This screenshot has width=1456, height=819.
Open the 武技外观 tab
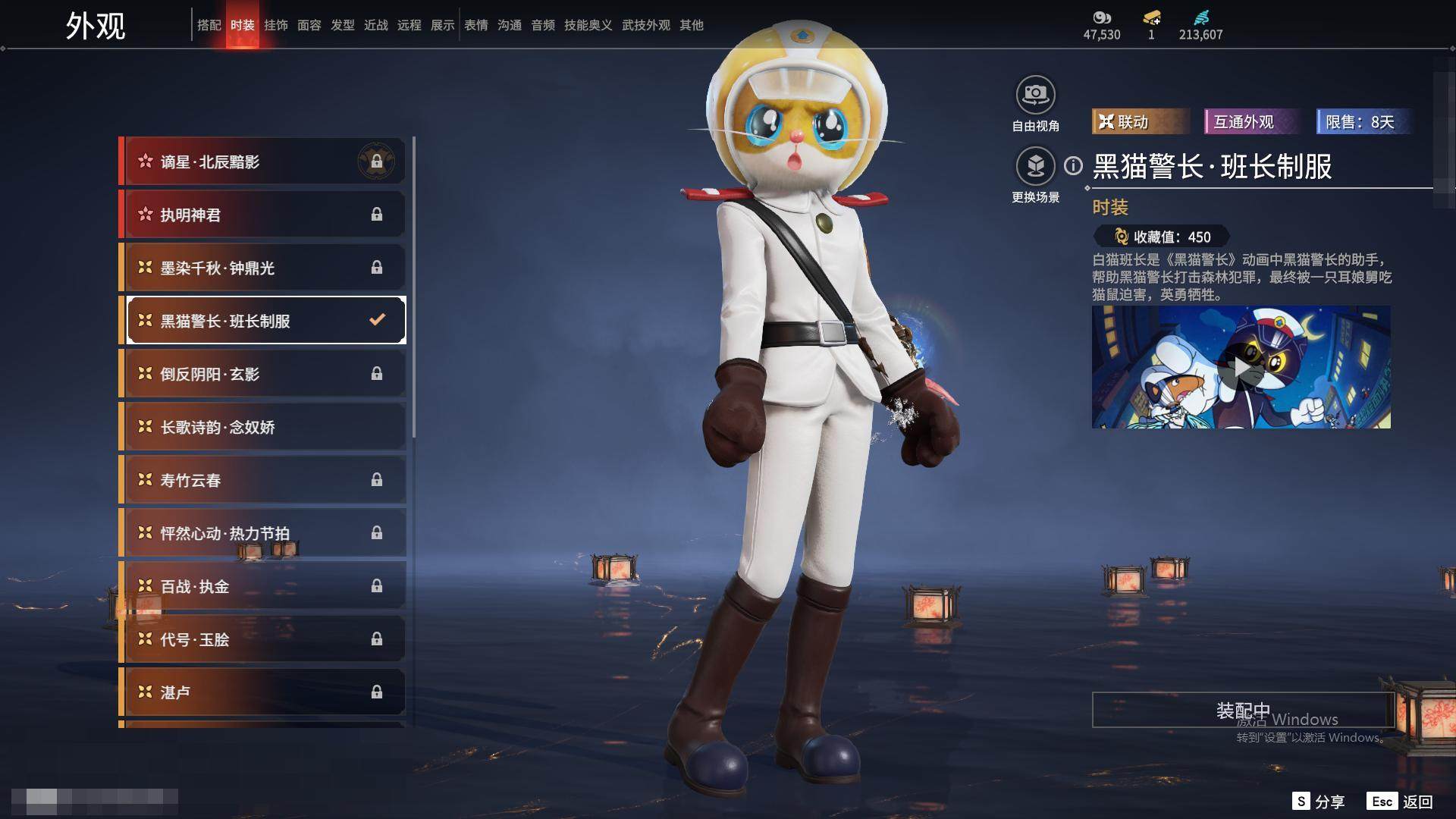click(646, 25)
